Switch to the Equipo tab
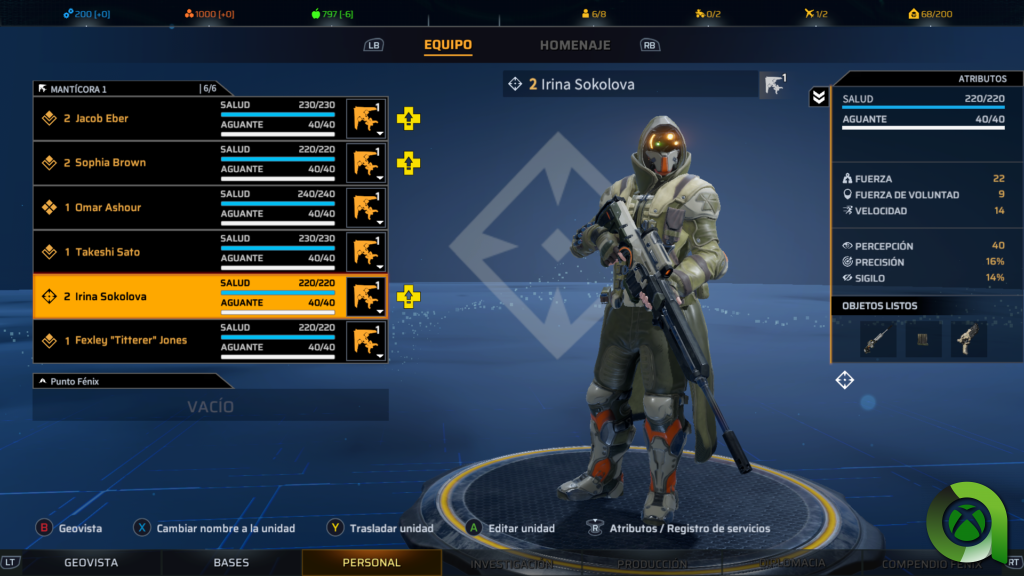This screenshot has height=576, width=1024. (x=447, y=45)
